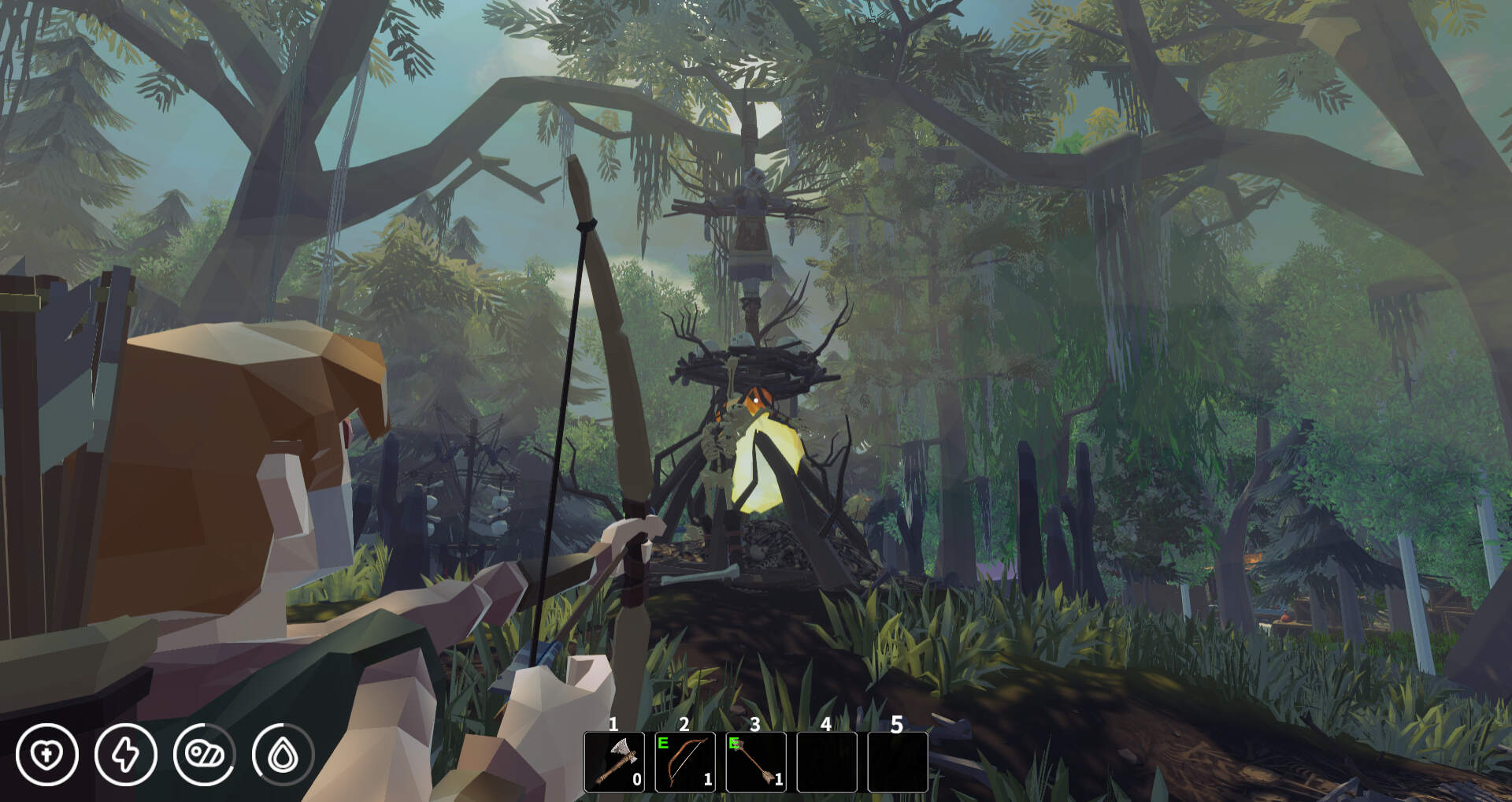Select the axe in hotbar slot 1
Viewport: 1512px width, 802px height.
pyautogui.click(x=614, y=762)
